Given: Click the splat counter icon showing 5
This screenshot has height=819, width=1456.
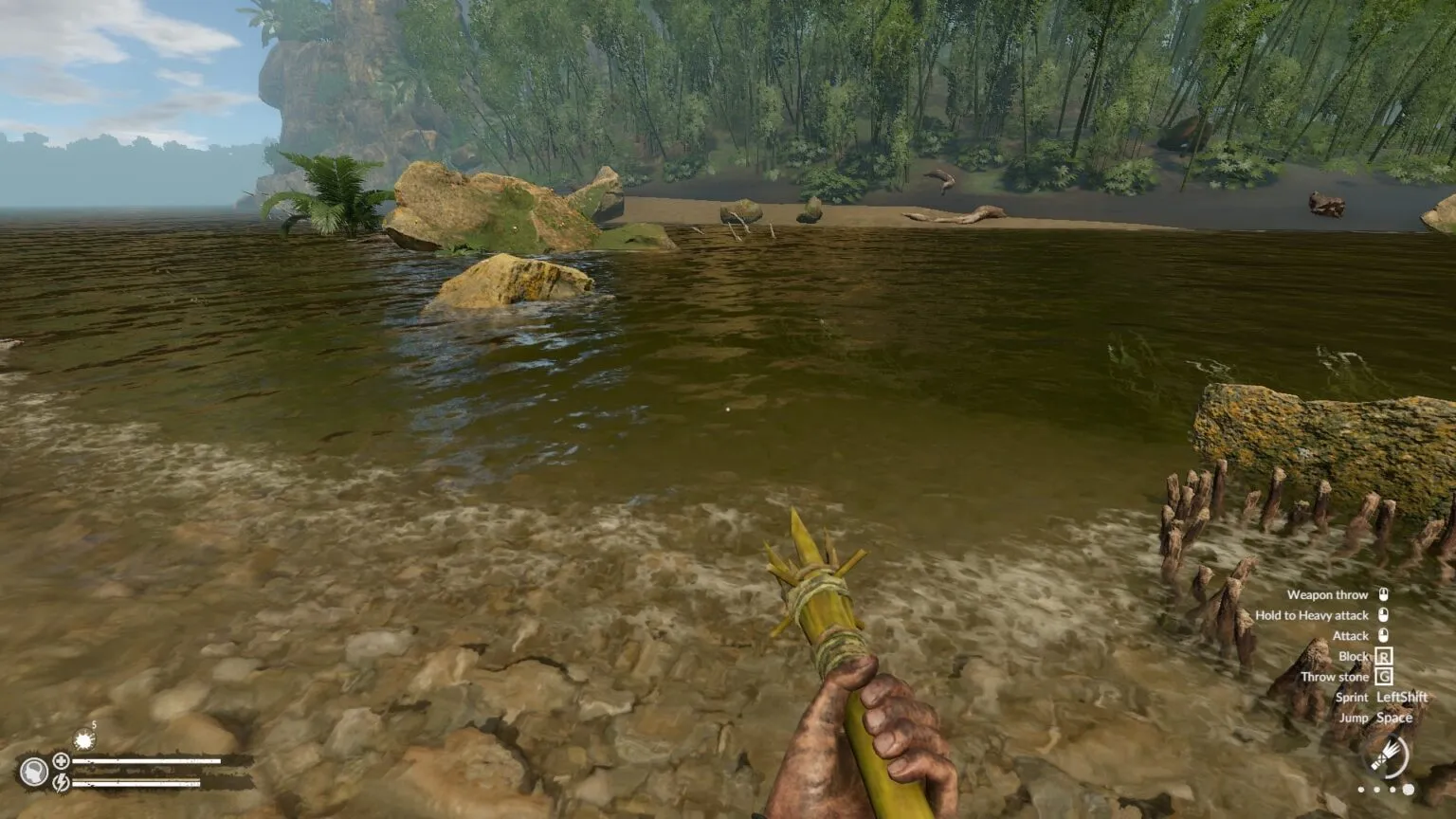Looking at the screenshot, I should tap(84, 739).
